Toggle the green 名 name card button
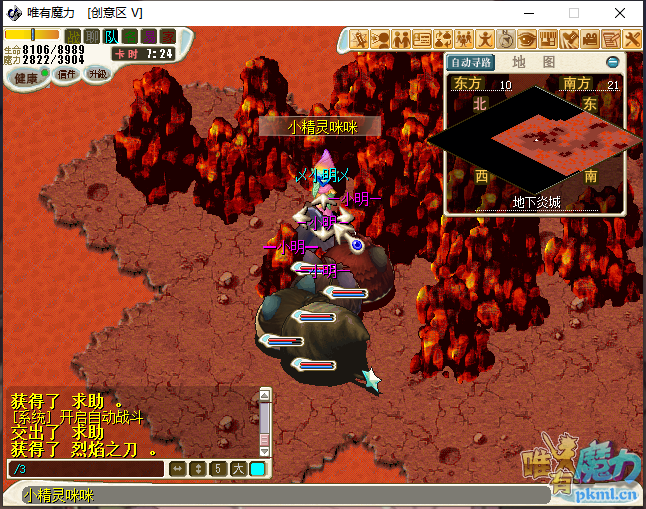Viewport: 646px width, 509px height. coord(130,37)
